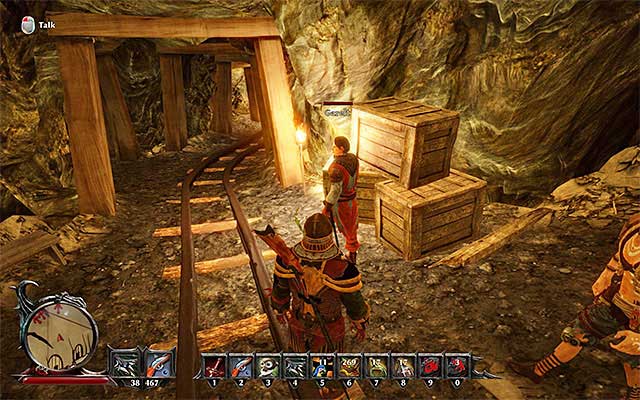Use the pale face icon in slot 3

click(268, 367)
